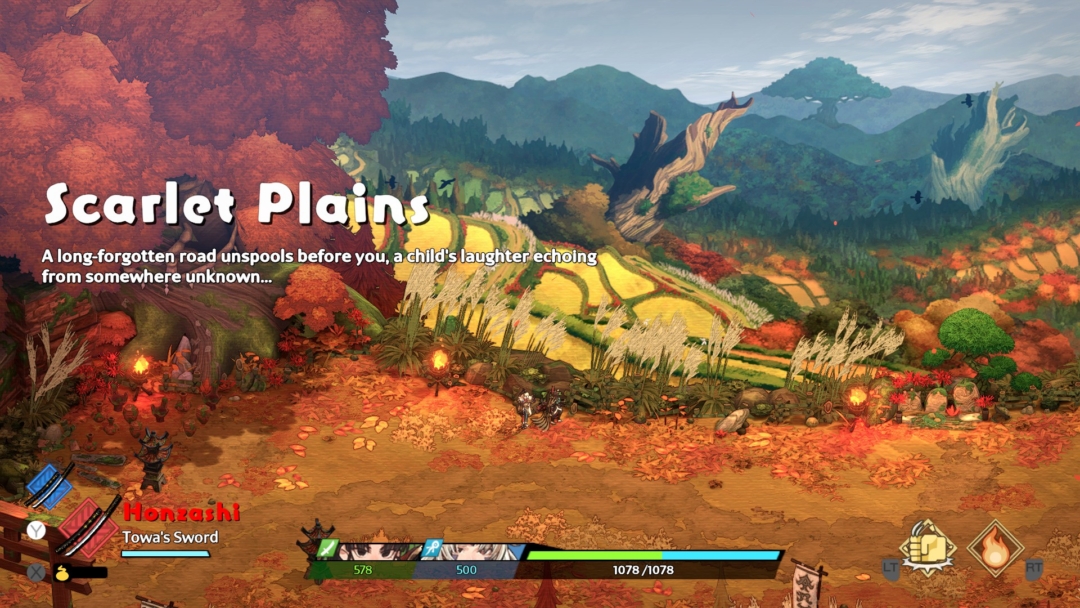Activate the golden fist skill

tap(927, 547)
